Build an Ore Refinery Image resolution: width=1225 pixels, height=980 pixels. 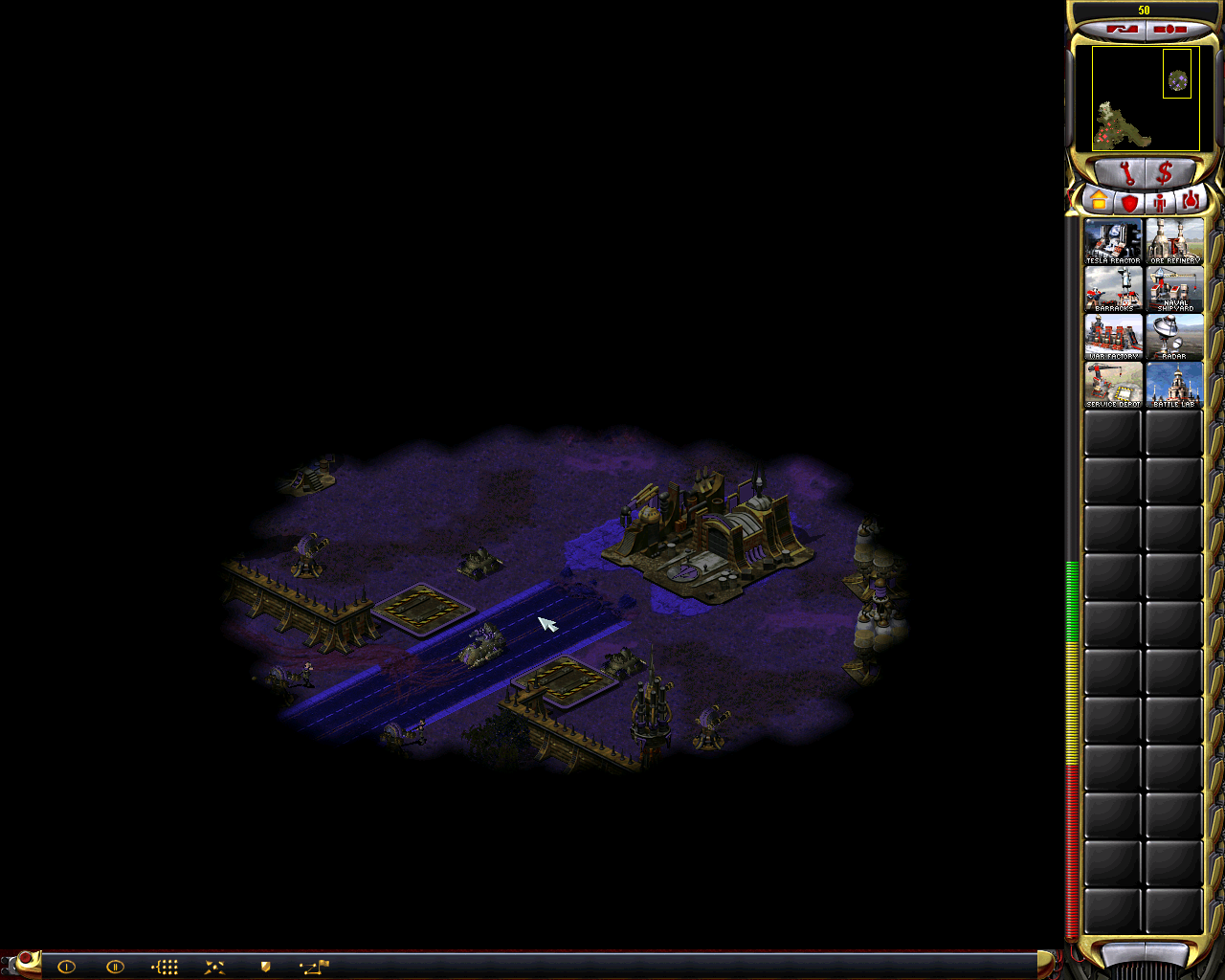pos(1173,241)
